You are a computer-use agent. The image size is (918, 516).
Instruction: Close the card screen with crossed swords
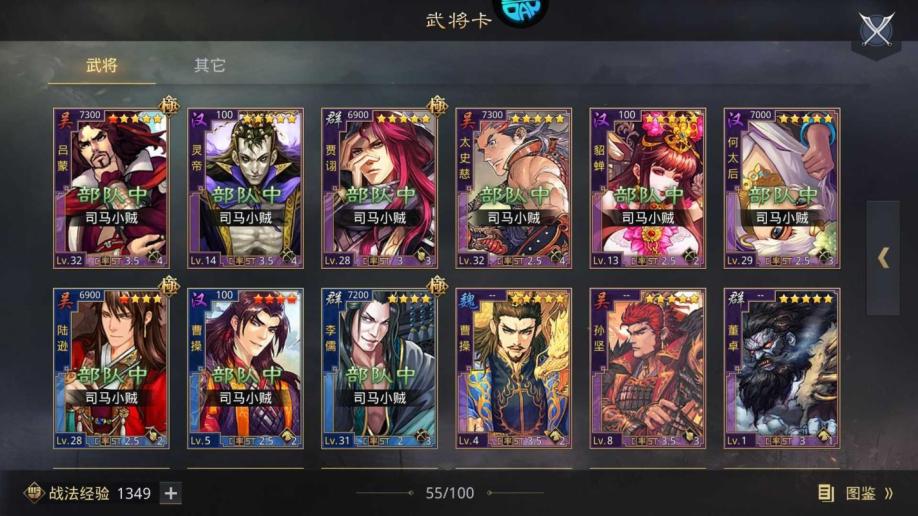click(876, 30)
